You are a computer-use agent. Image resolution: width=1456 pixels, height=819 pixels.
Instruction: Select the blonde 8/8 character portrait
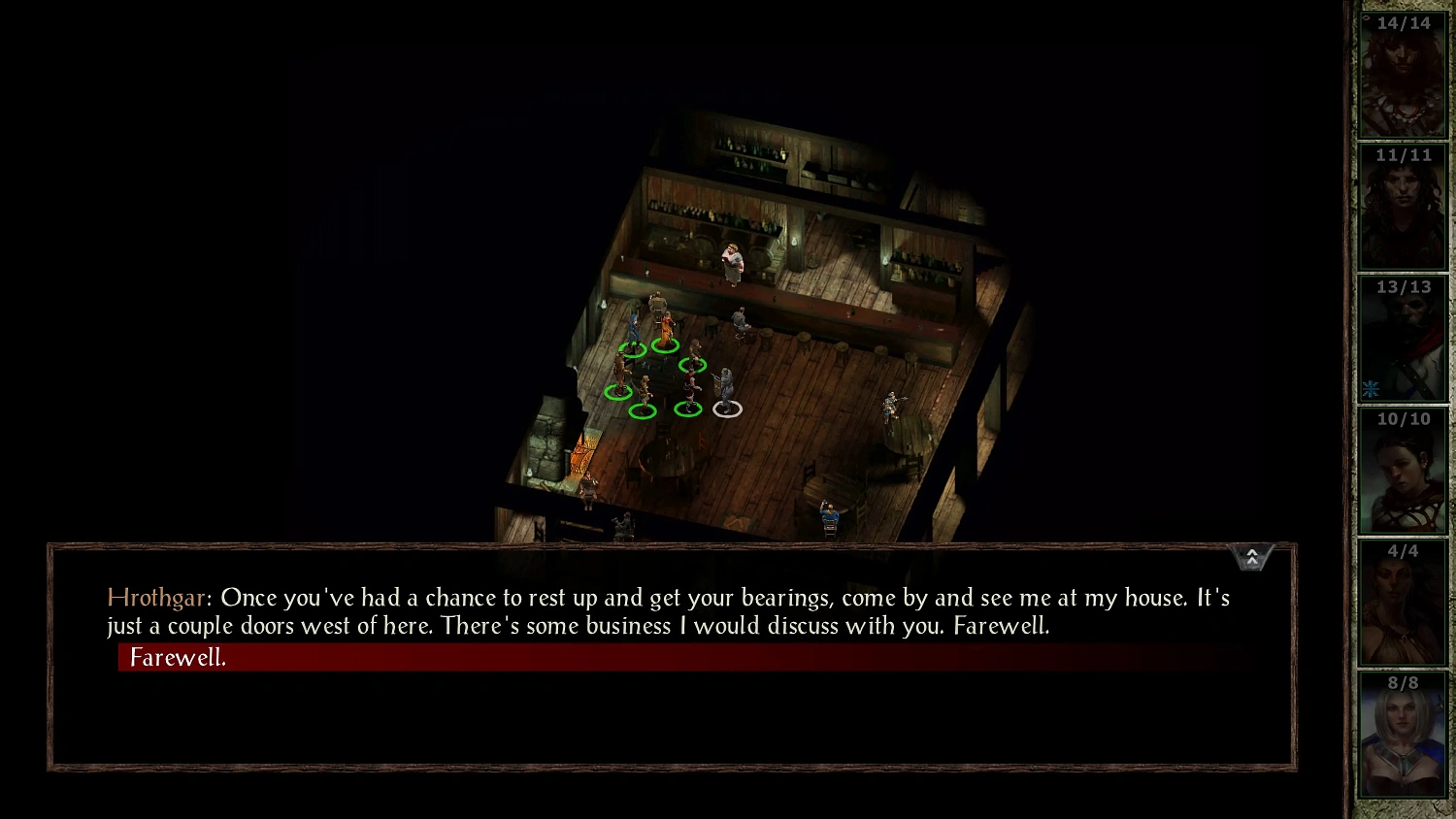pyautogui.click(x=1403, y=735)
